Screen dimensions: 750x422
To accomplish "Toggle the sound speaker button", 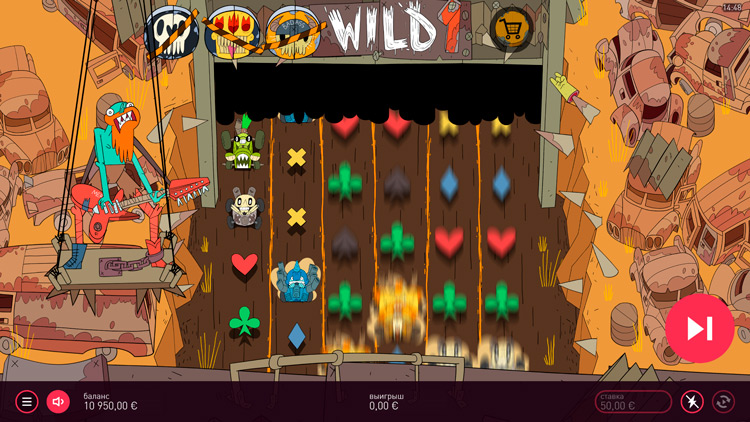I will click(x=58, y=402).
